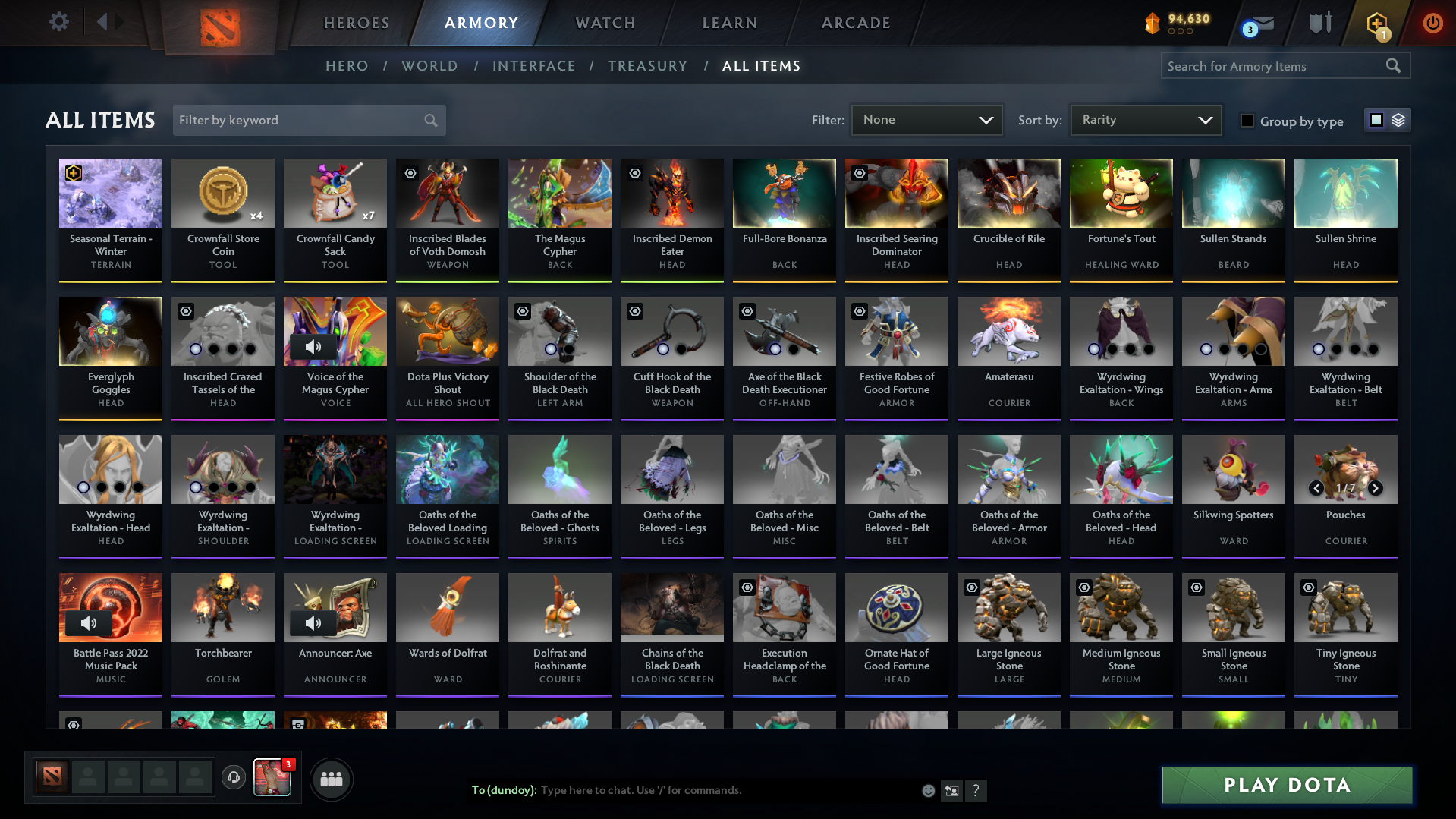The image size is (1456, 819).
Task: Open the Sort by Rarity dropdown
Action: coord(1145,119)
